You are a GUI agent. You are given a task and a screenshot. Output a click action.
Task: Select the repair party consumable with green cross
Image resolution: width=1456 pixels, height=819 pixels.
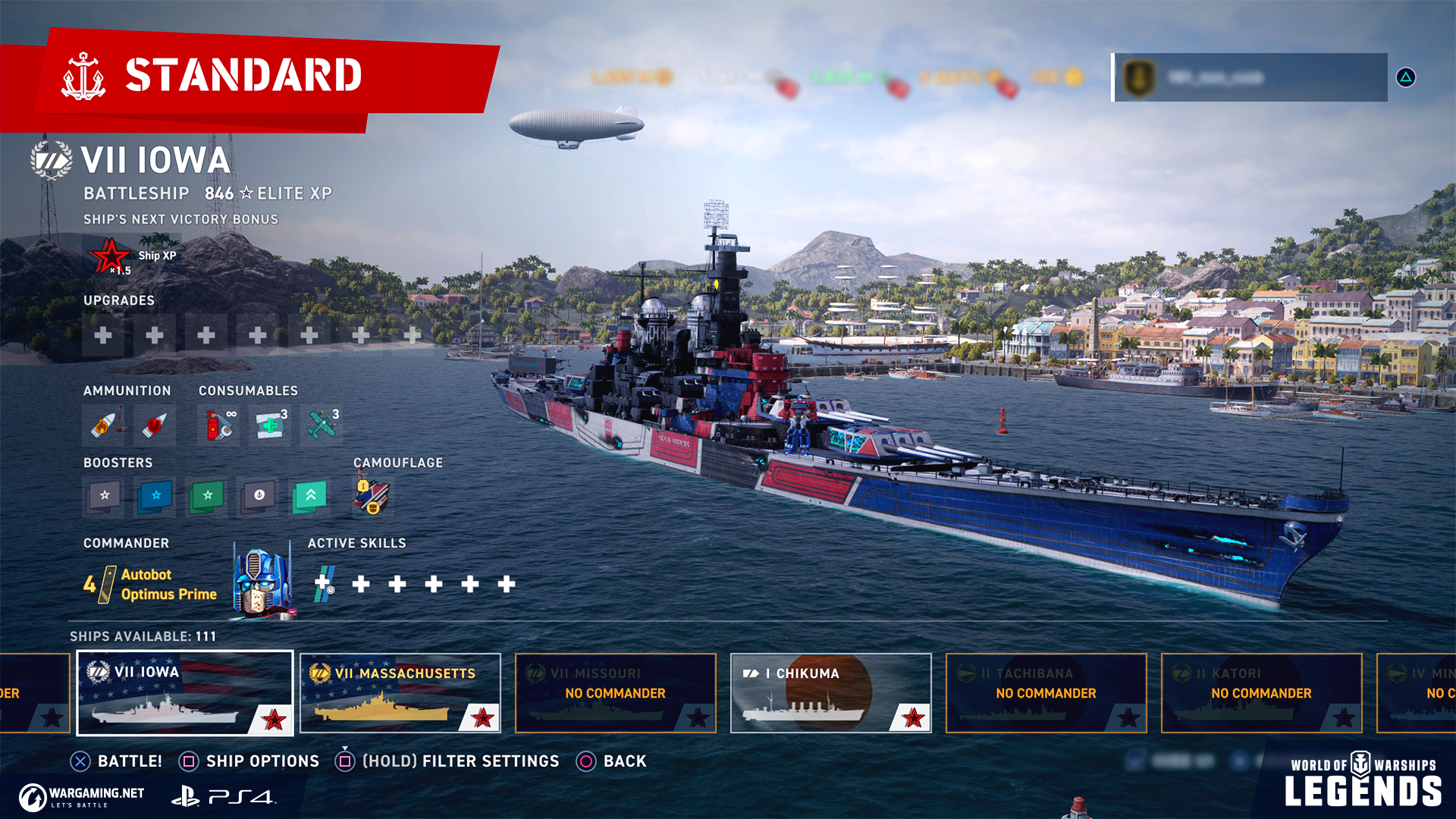[270, 425]
